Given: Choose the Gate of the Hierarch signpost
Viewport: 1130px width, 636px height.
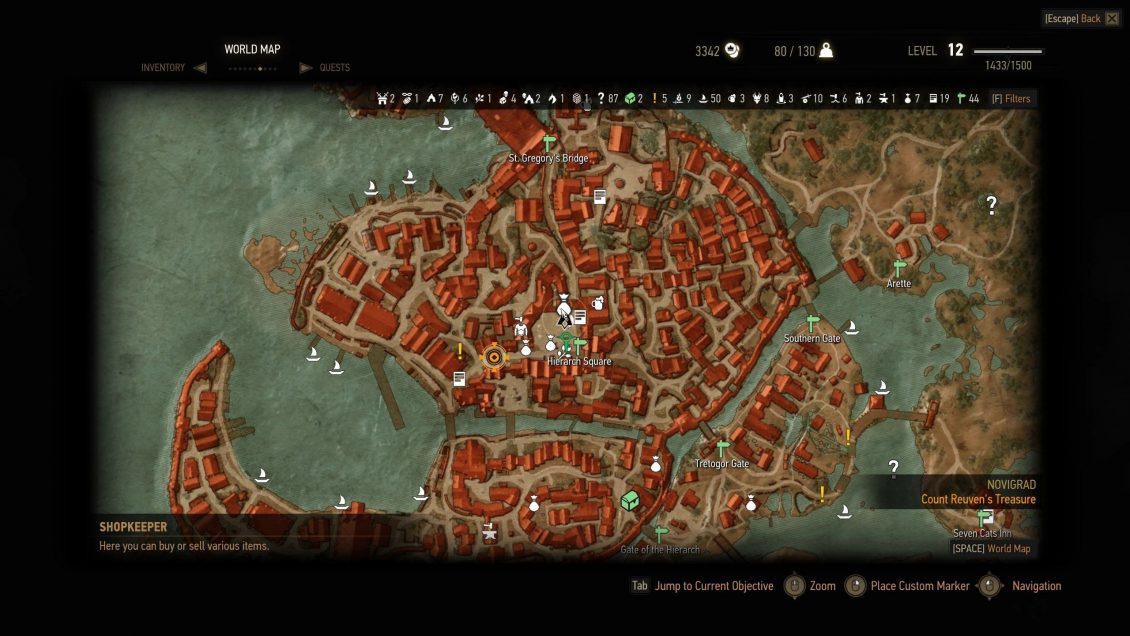Looking at the screenshot, I should (x=659, y=534).
